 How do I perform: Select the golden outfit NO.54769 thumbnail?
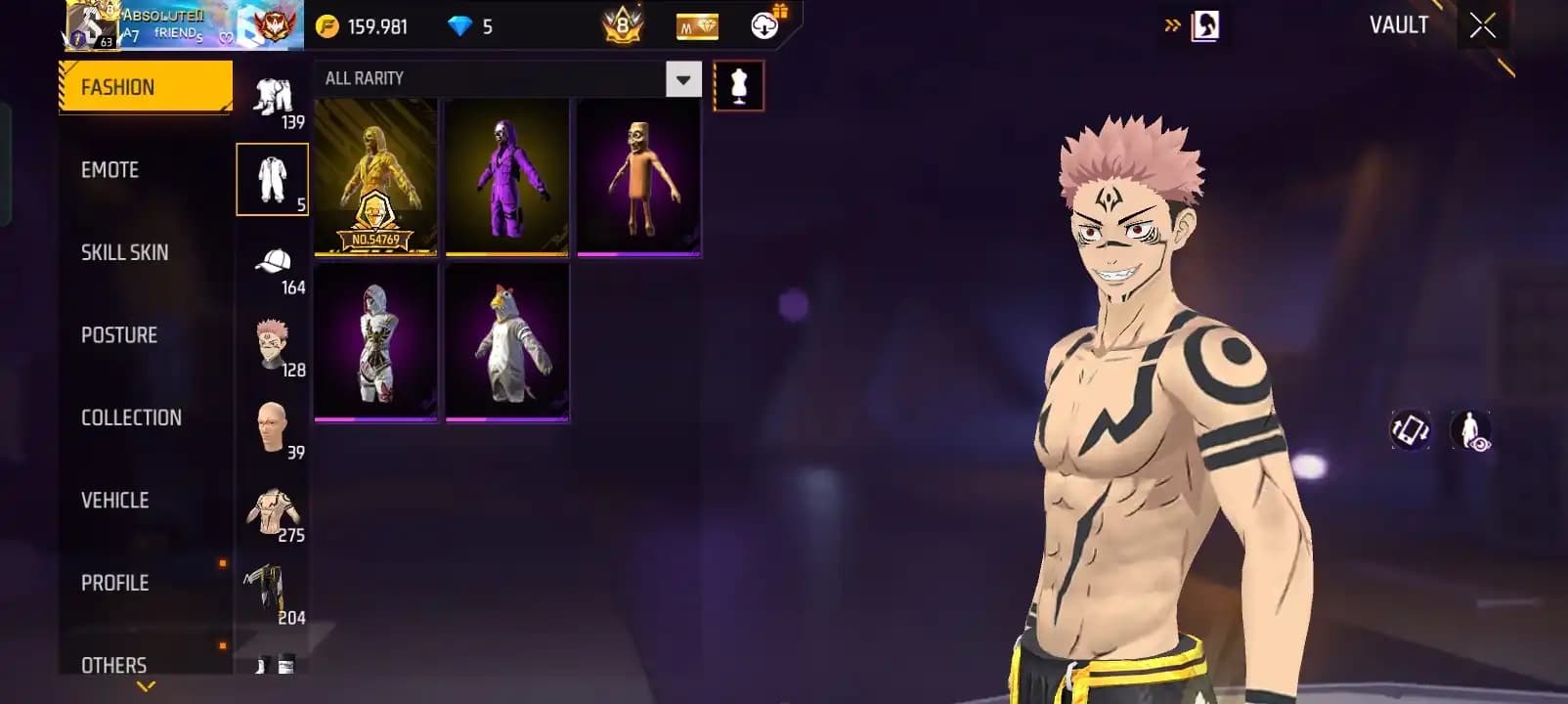[374, 177]
